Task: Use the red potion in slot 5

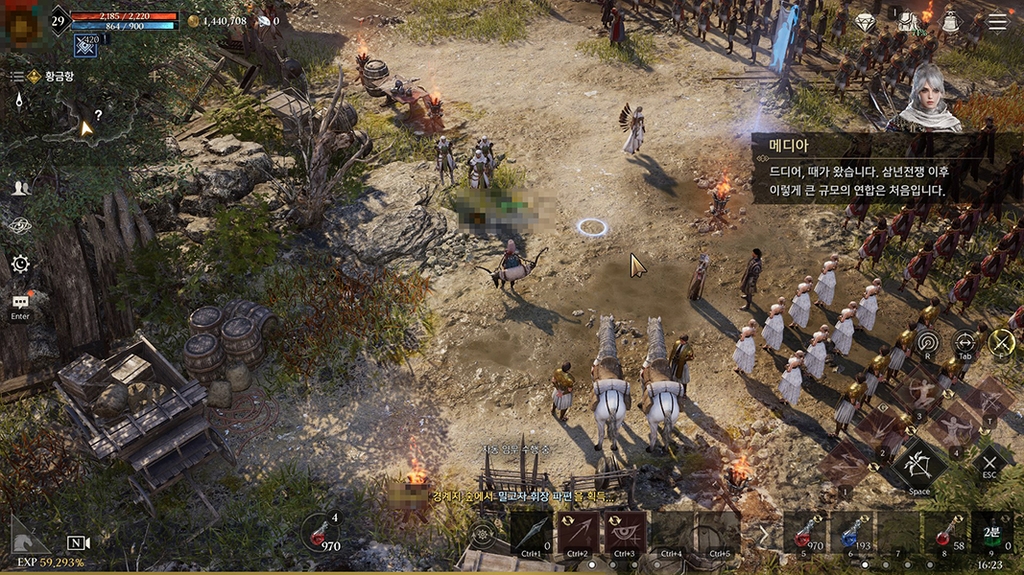Action: click(x=803, y=532)
